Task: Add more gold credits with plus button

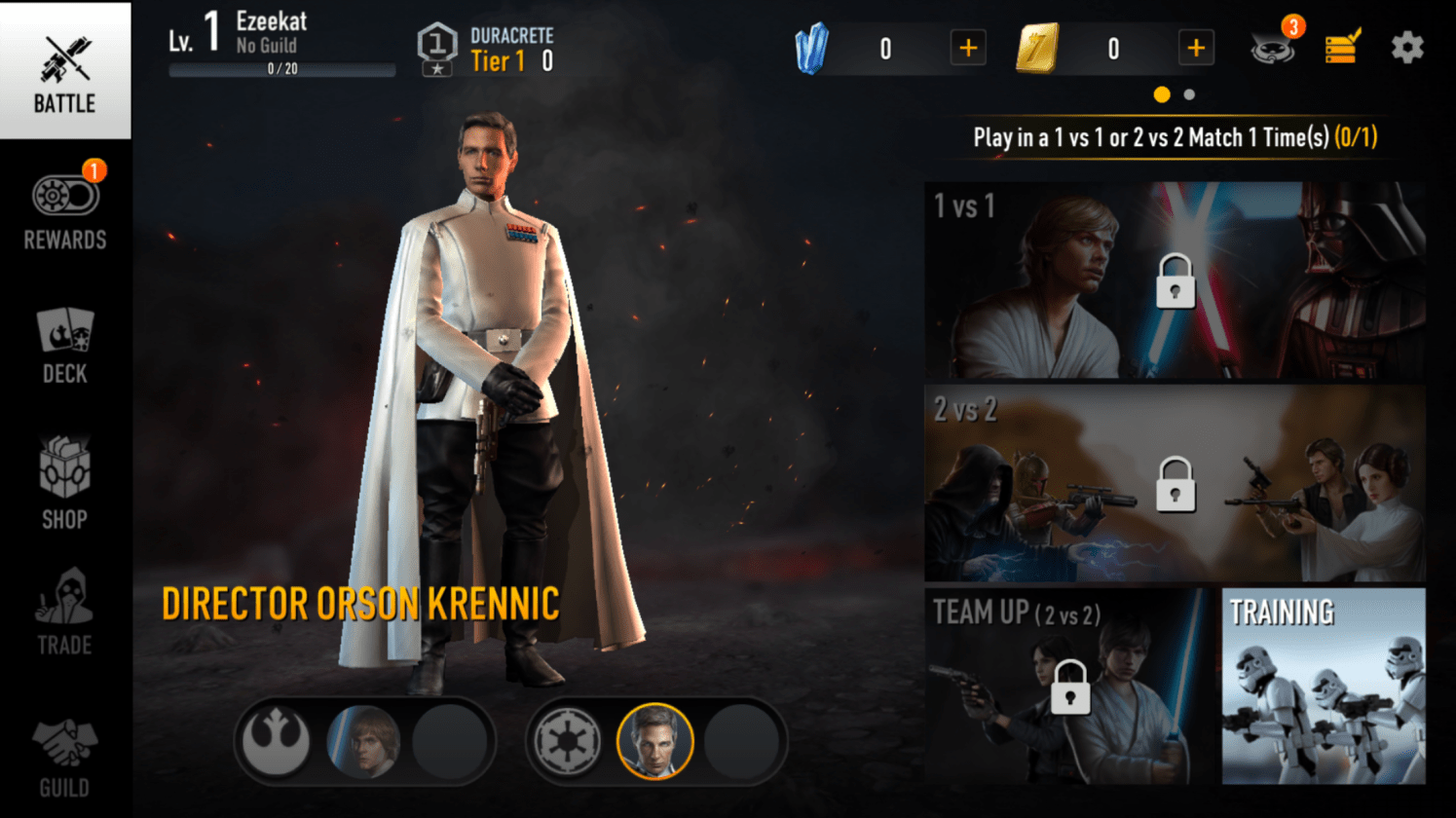Action: click(x=1196, y=49)
